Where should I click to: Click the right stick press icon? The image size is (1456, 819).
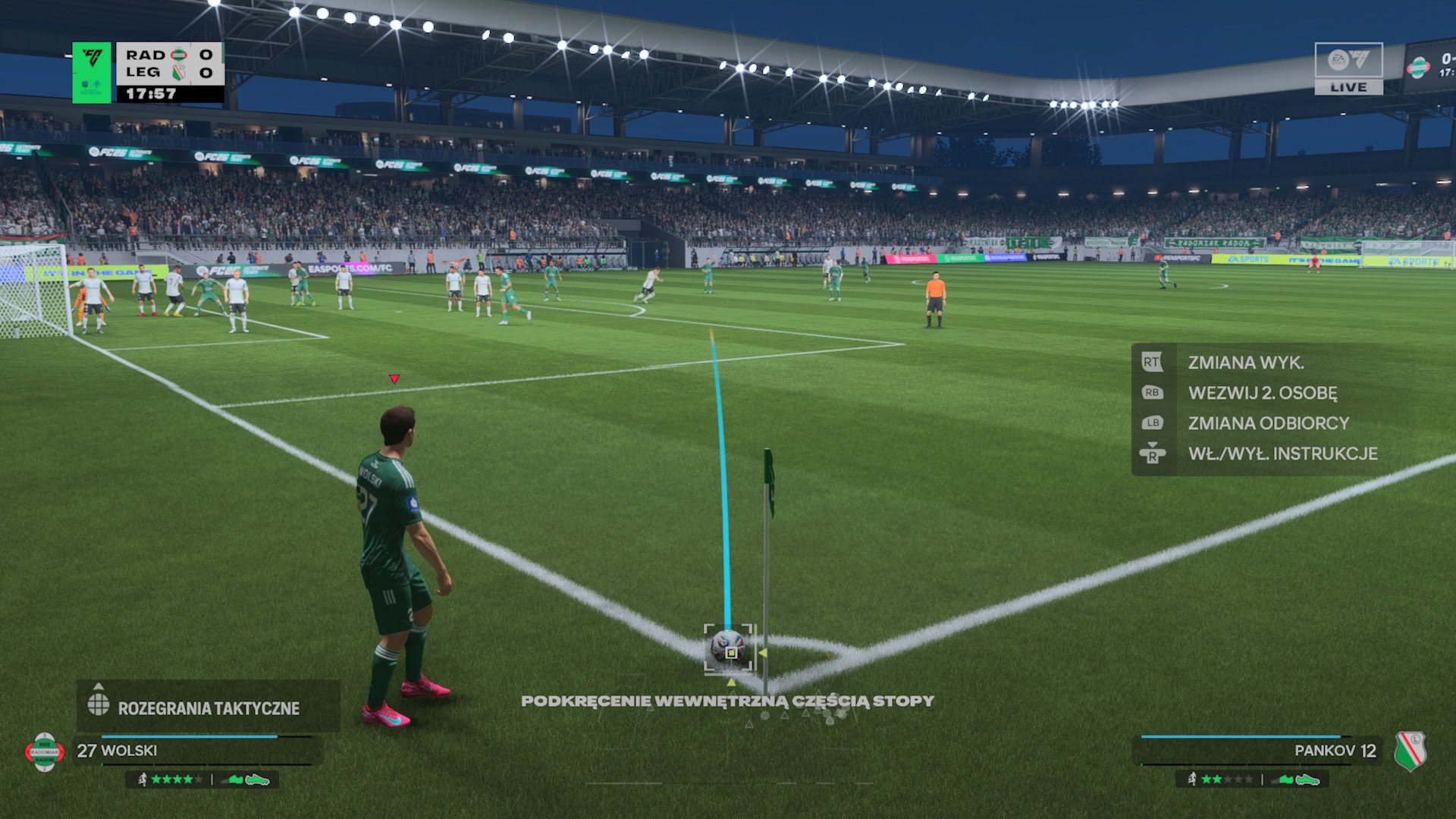click(x=1153, y=454)
